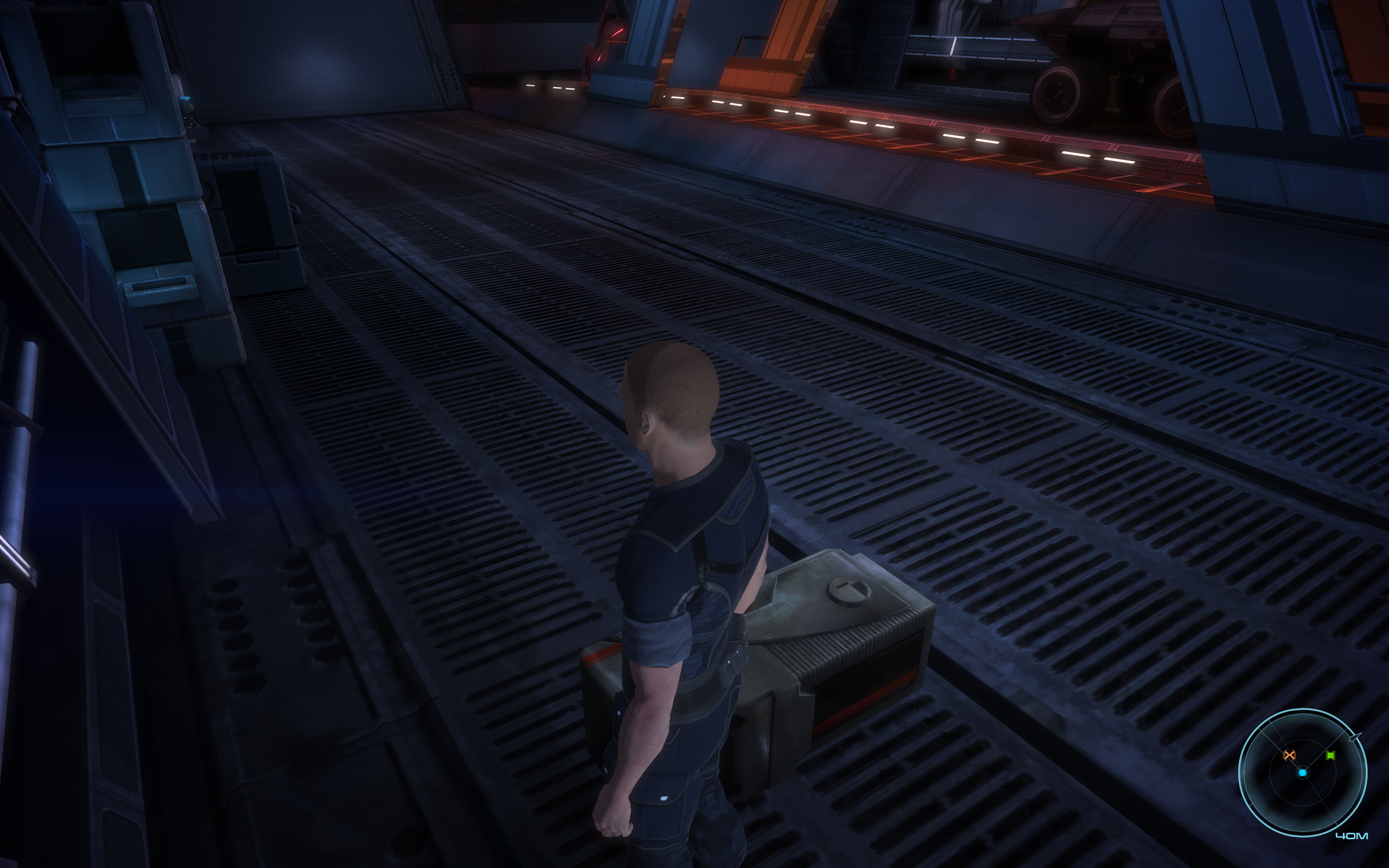Click the circular radar minimap
The height and width of the screenshot is (868, 1389).
click(1302, 773)
